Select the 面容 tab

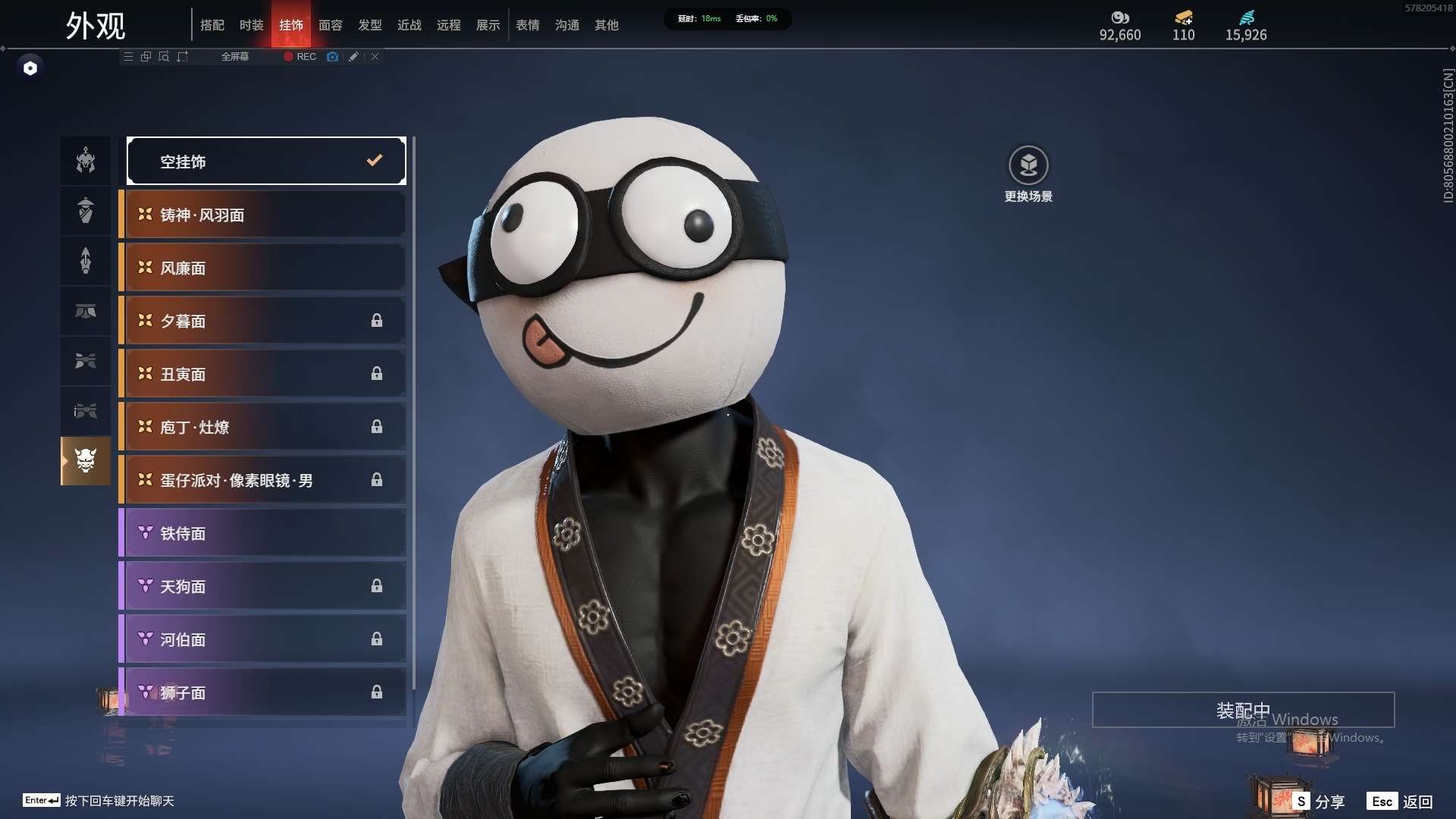click(330, 25)
